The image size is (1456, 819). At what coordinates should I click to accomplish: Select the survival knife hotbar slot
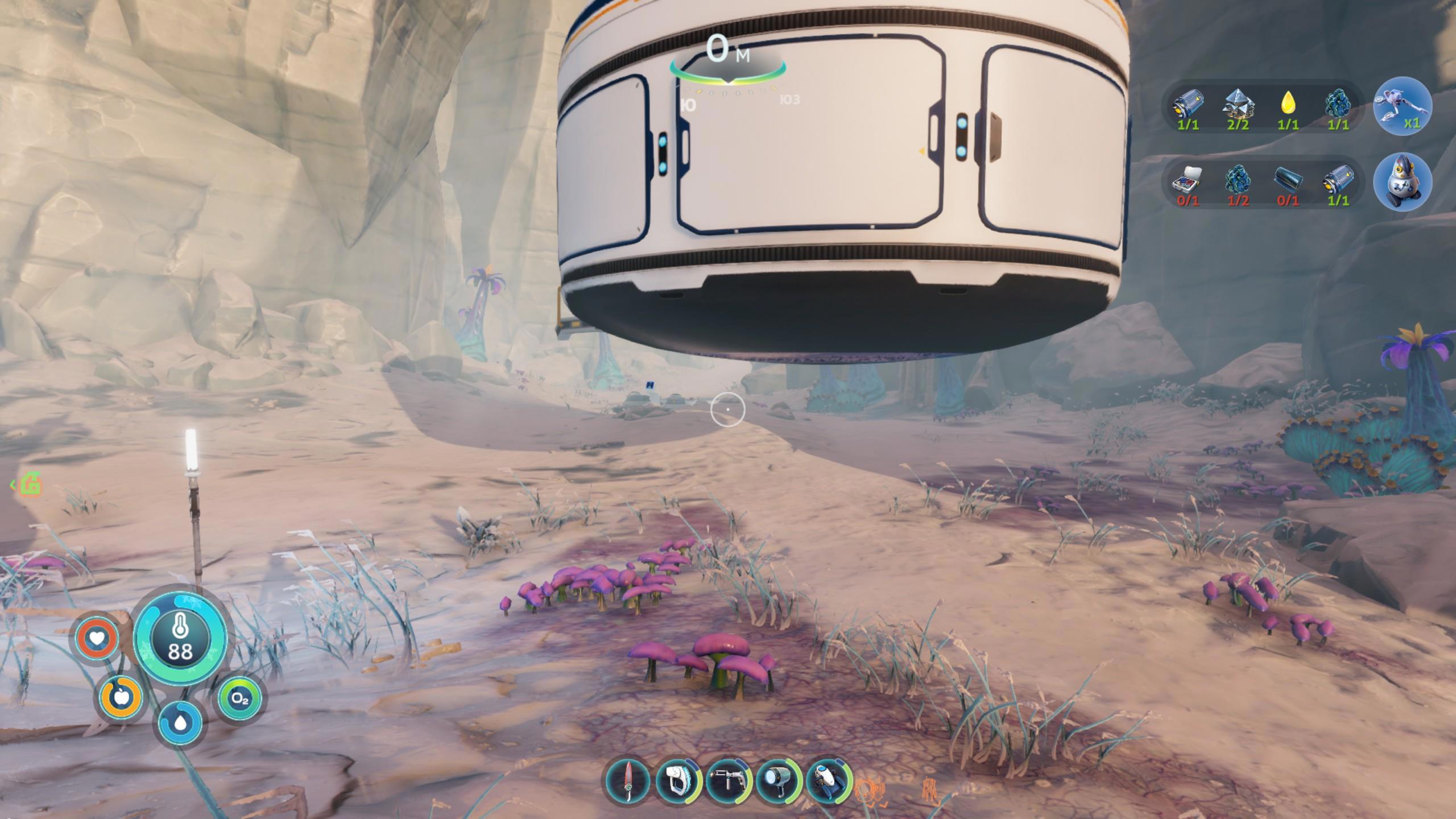pos(628,780)
